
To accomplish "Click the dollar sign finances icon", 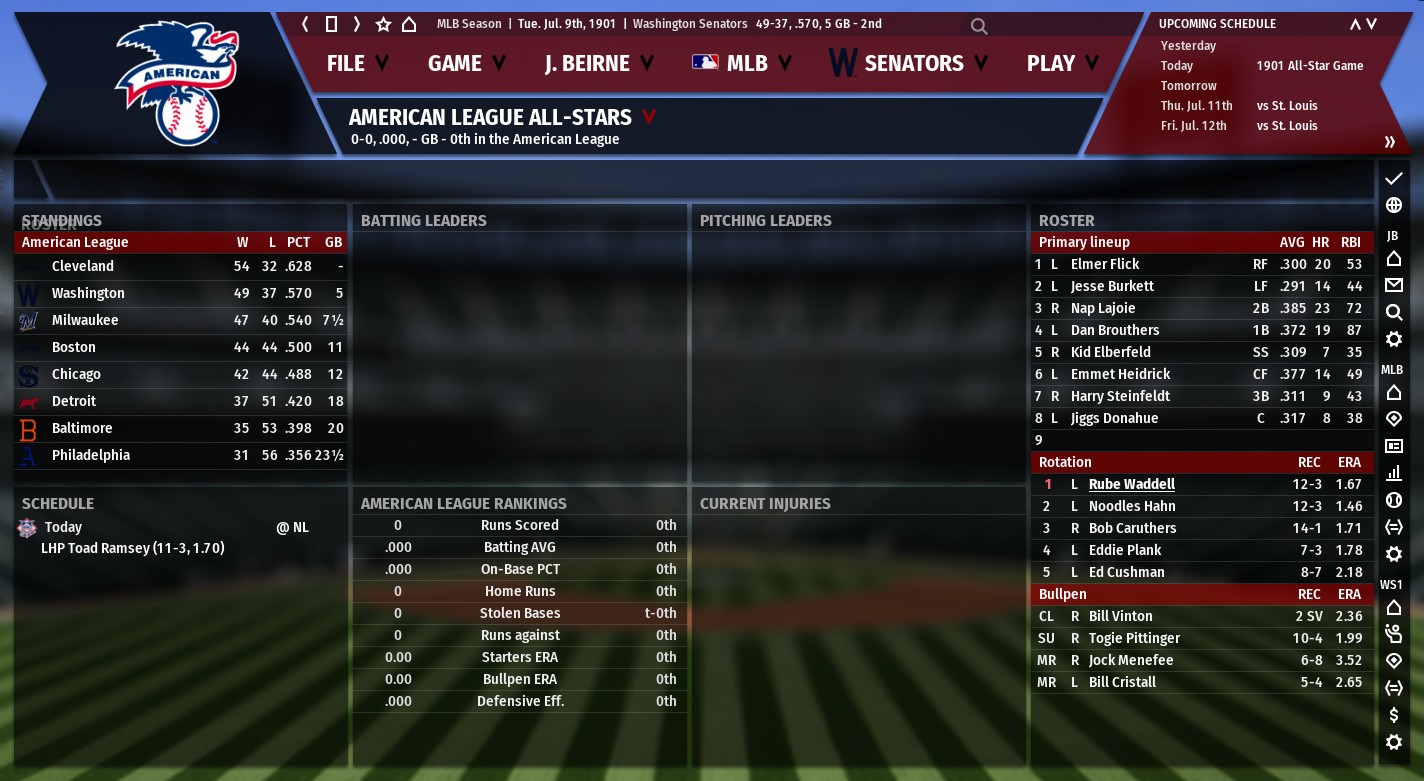I will pos(1393,715).
